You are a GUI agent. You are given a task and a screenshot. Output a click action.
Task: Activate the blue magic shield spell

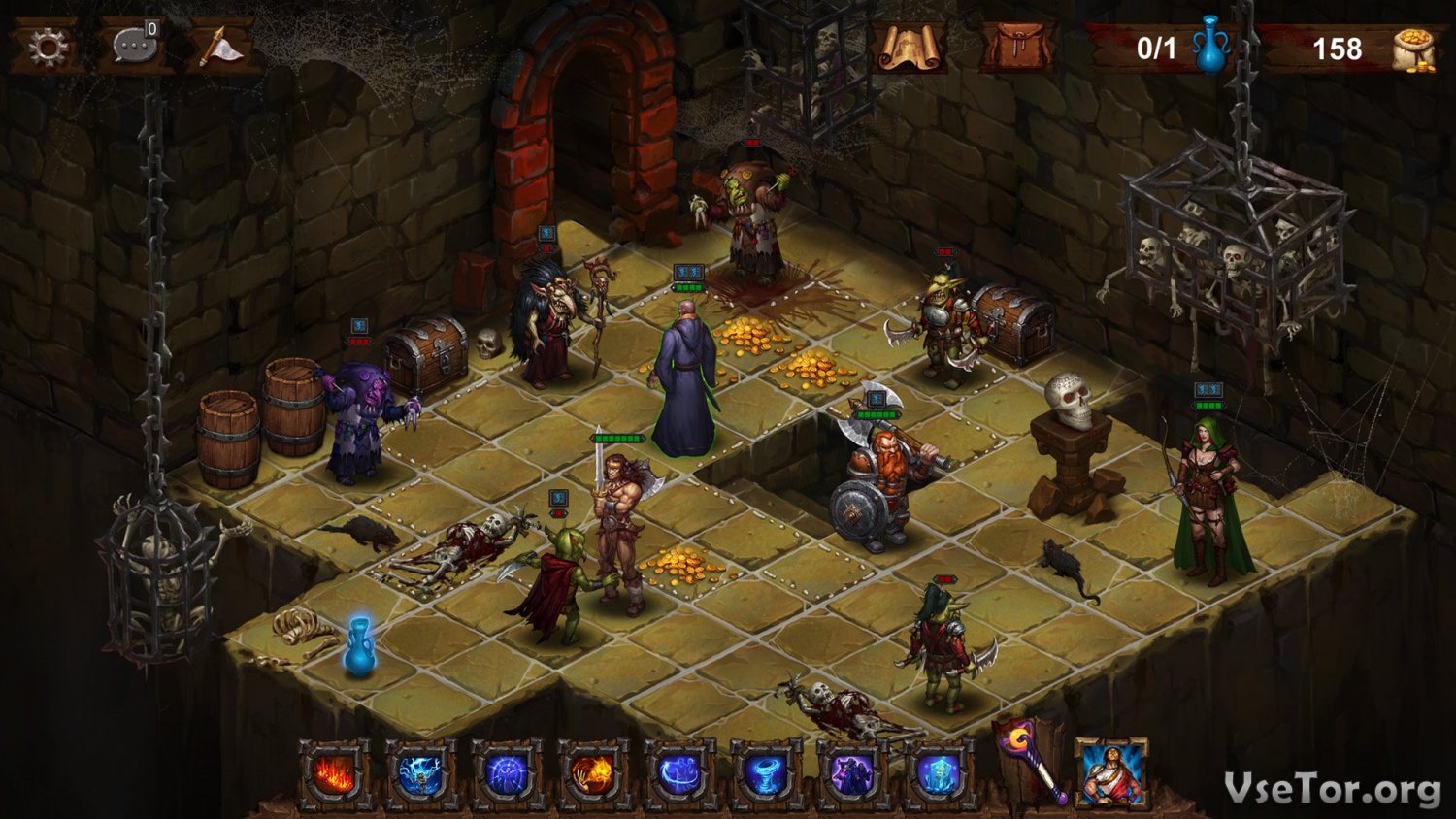click(x=507, y=775)
